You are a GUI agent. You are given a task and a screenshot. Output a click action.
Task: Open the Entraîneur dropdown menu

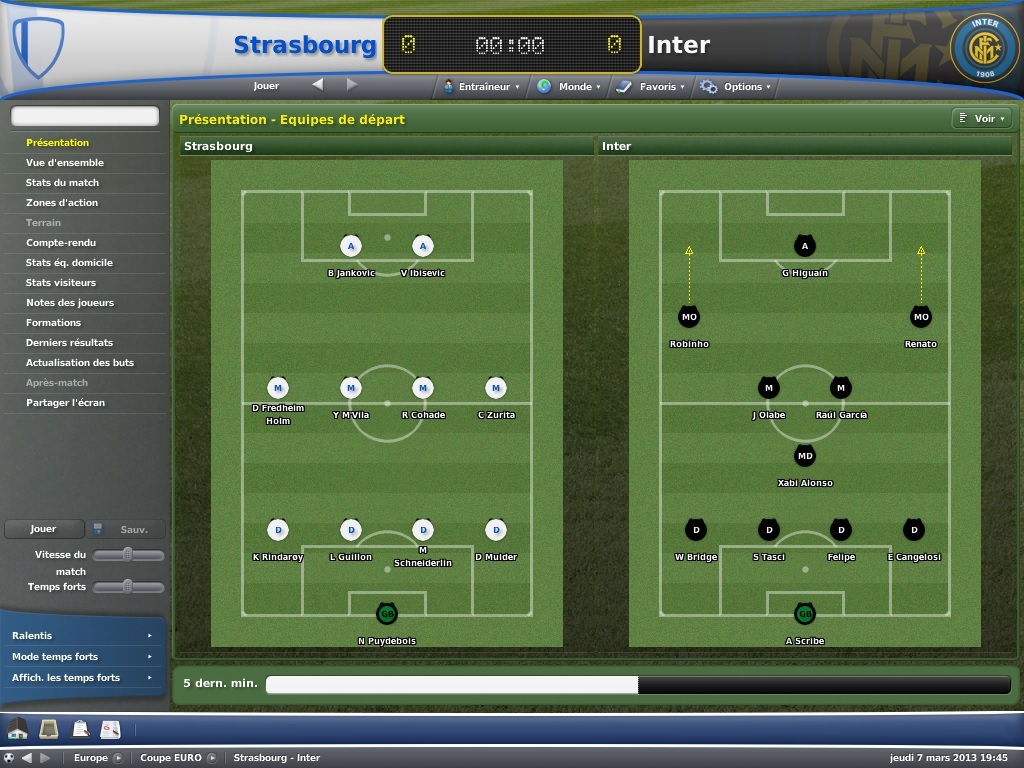point(483,87)
